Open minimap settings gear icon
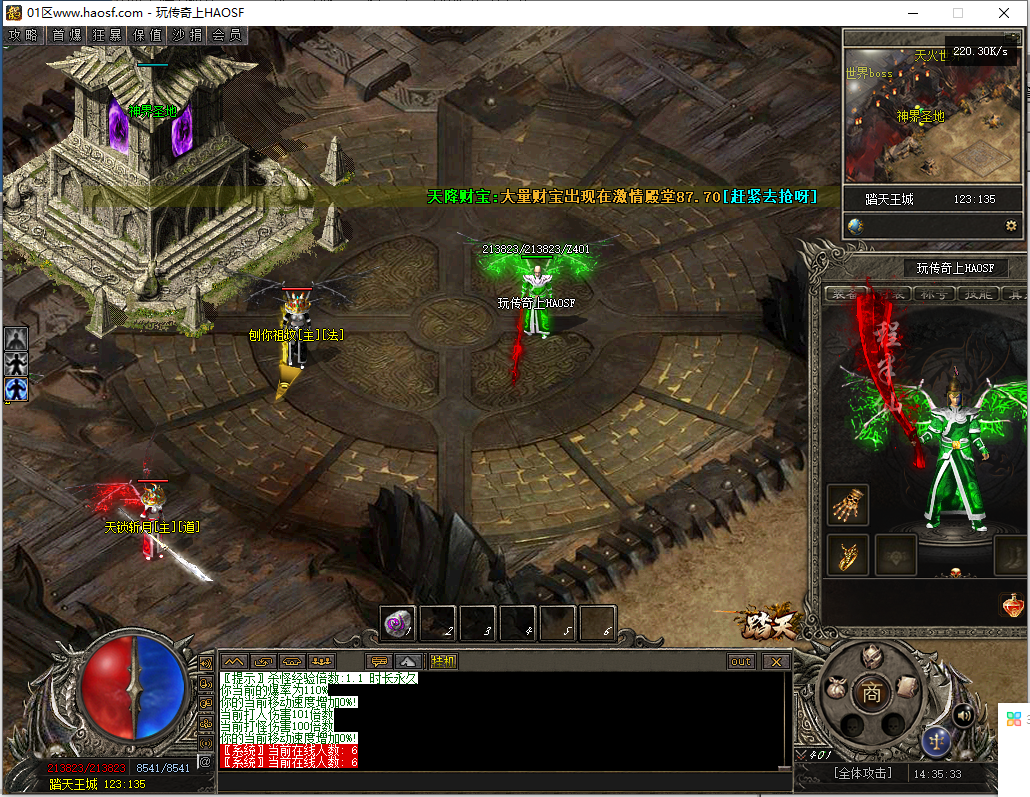The height and width of the screenshot is (797, 1030). [x=1011, y=226]
